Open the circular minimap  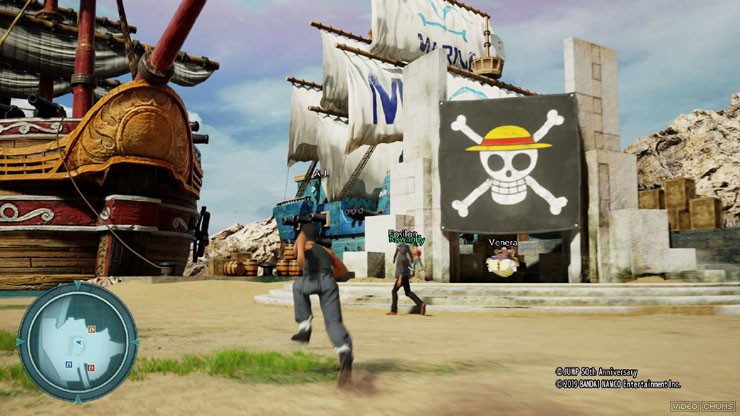click(78, 341)
